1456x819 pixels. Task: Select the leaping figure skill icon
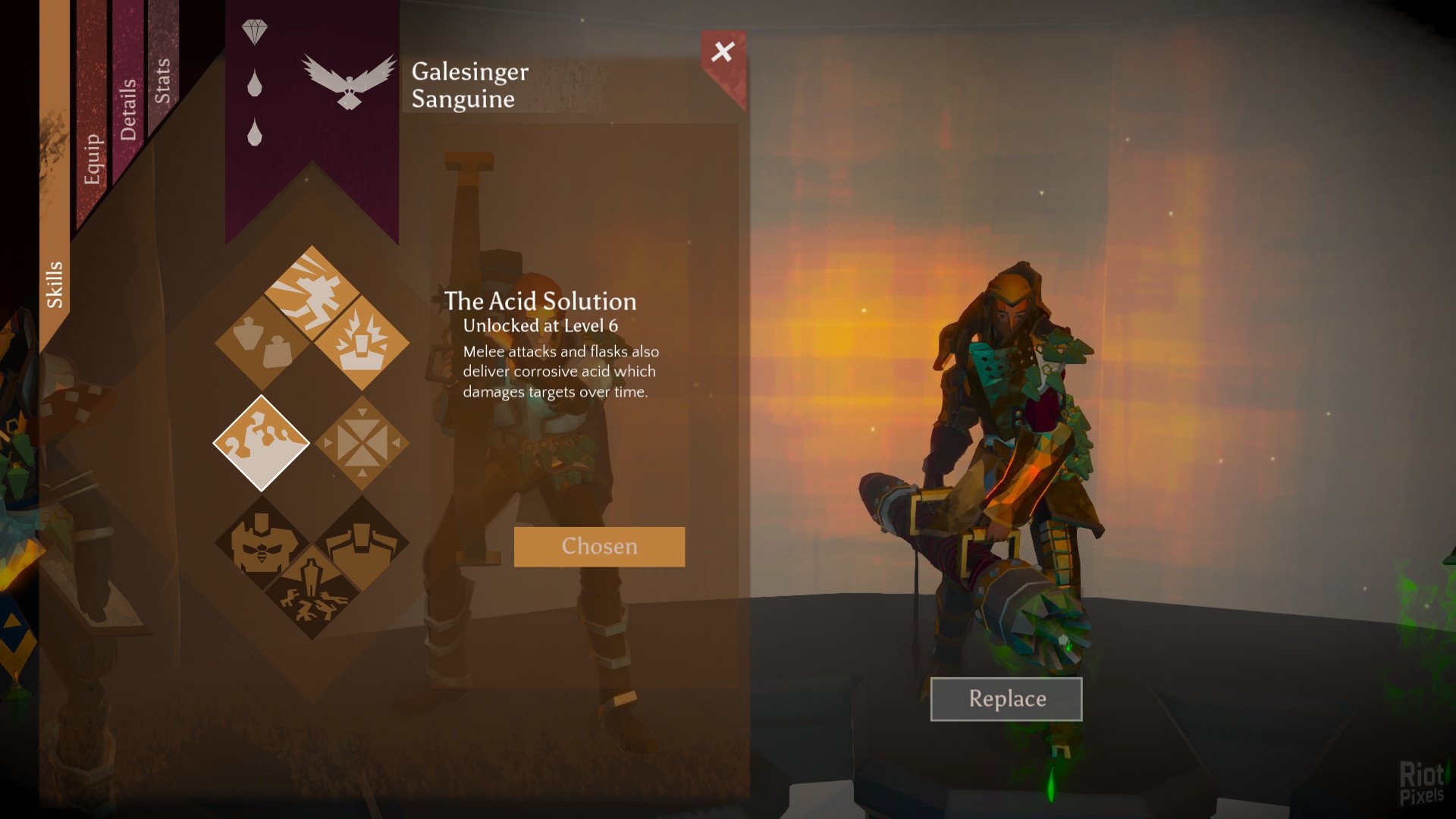312,293
